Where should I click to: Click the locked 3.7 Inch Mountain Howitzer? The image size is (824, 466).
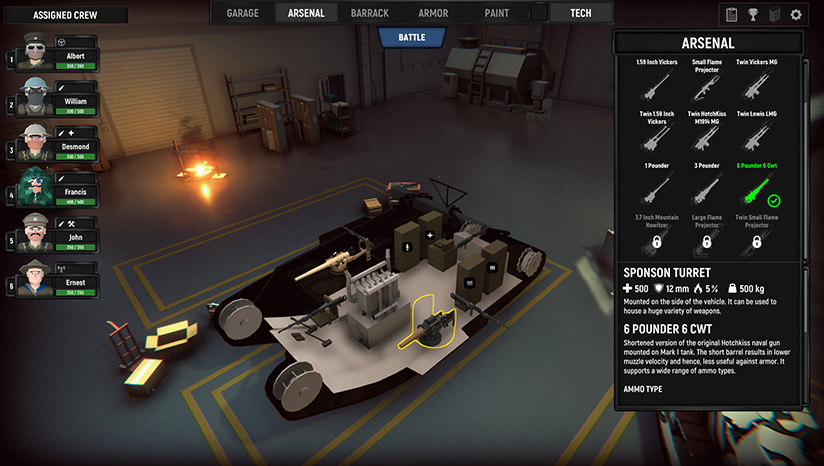click(x=656, y=235)
